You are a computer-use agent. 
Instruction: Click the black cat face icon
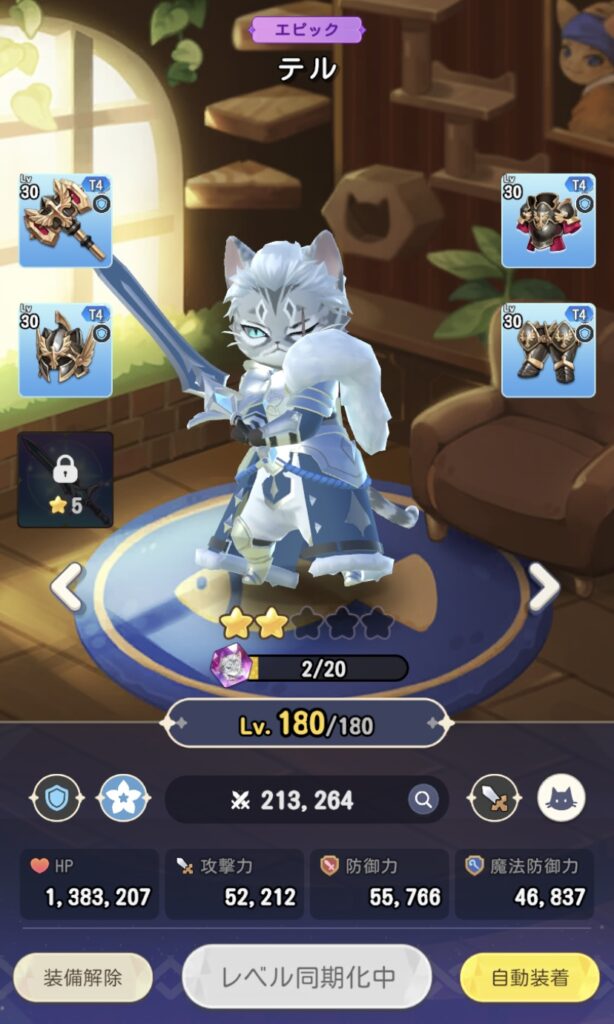click(x=562, y=799)
